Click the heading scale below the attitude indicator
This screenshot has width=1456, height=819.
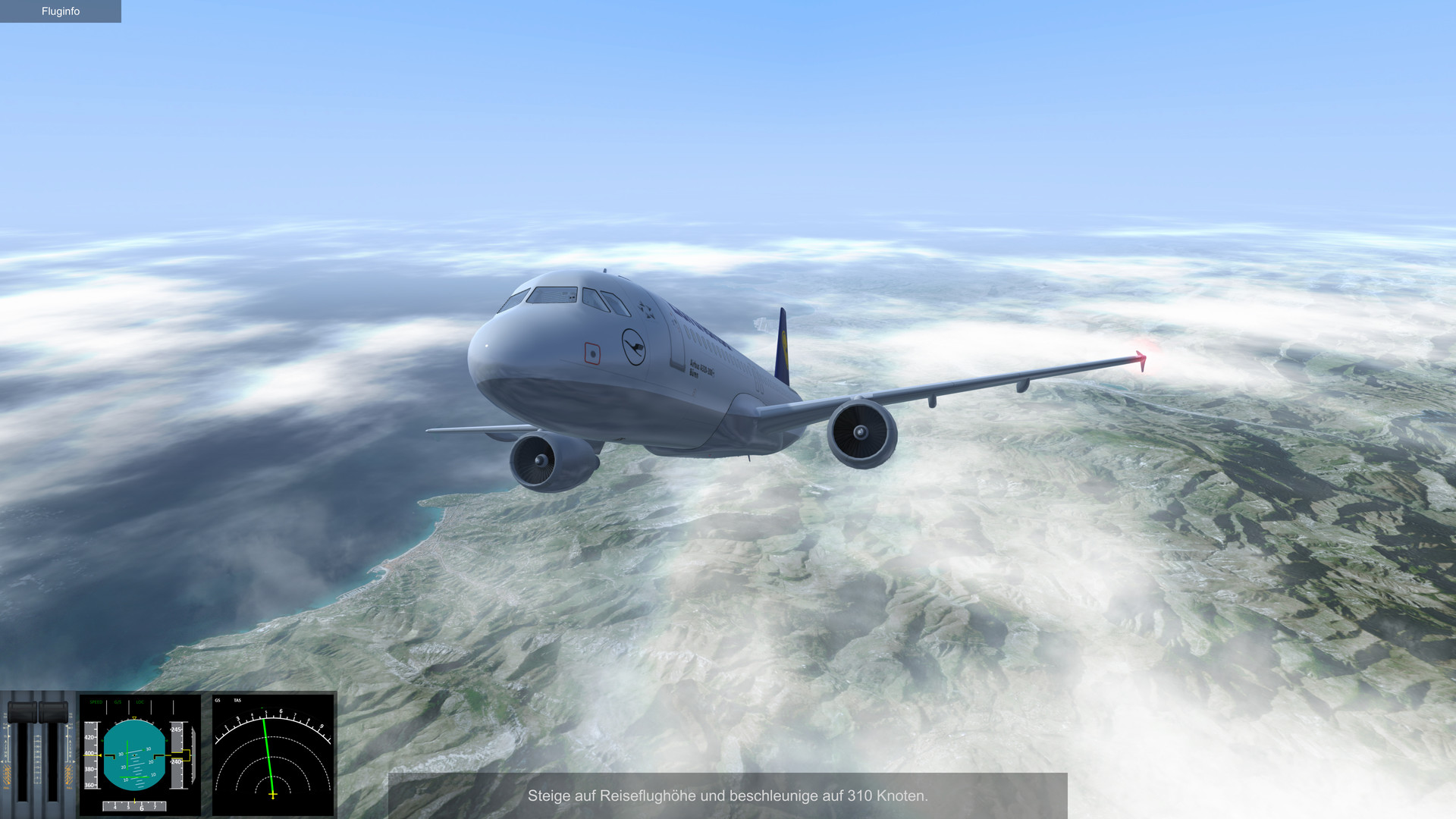134,806
